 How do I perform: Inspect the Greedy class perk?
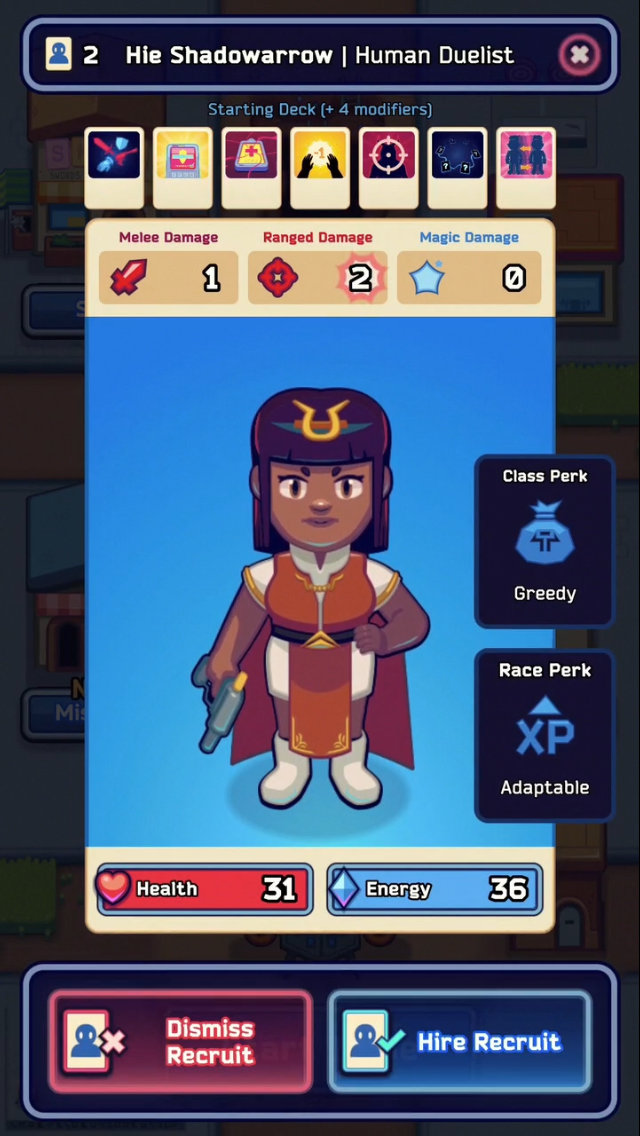[544, 541]
